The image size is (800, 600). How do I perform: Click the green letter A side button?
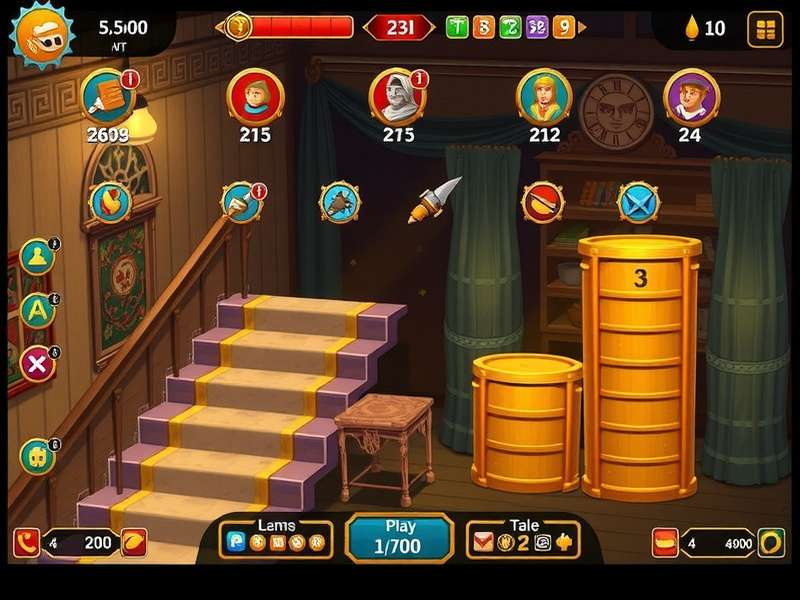[x=38, y=309]
